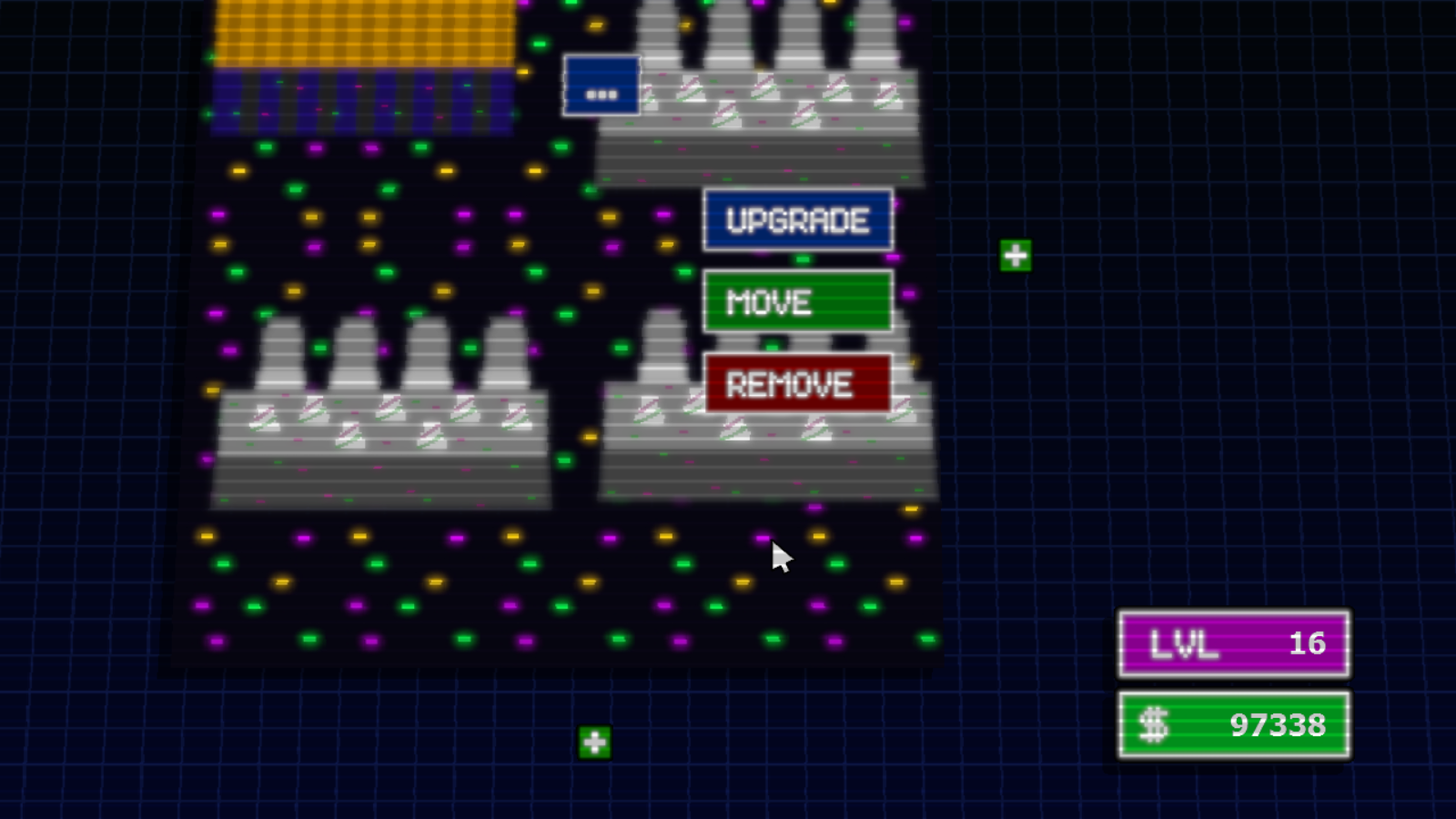Viewport: 1456px width, 819px height.
Task: Click the blue field beneath the wheat field
Action: [x=359, y=100]
